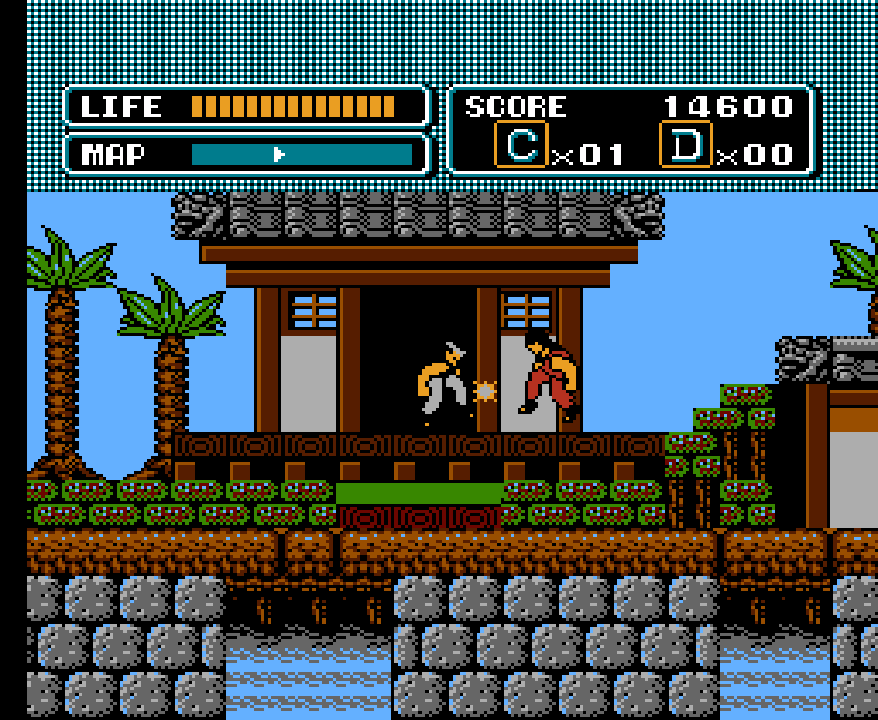The height and width of the screenshot is (720, 878).
Task: Click the MAP progress strip
Action: click(301, 154)
